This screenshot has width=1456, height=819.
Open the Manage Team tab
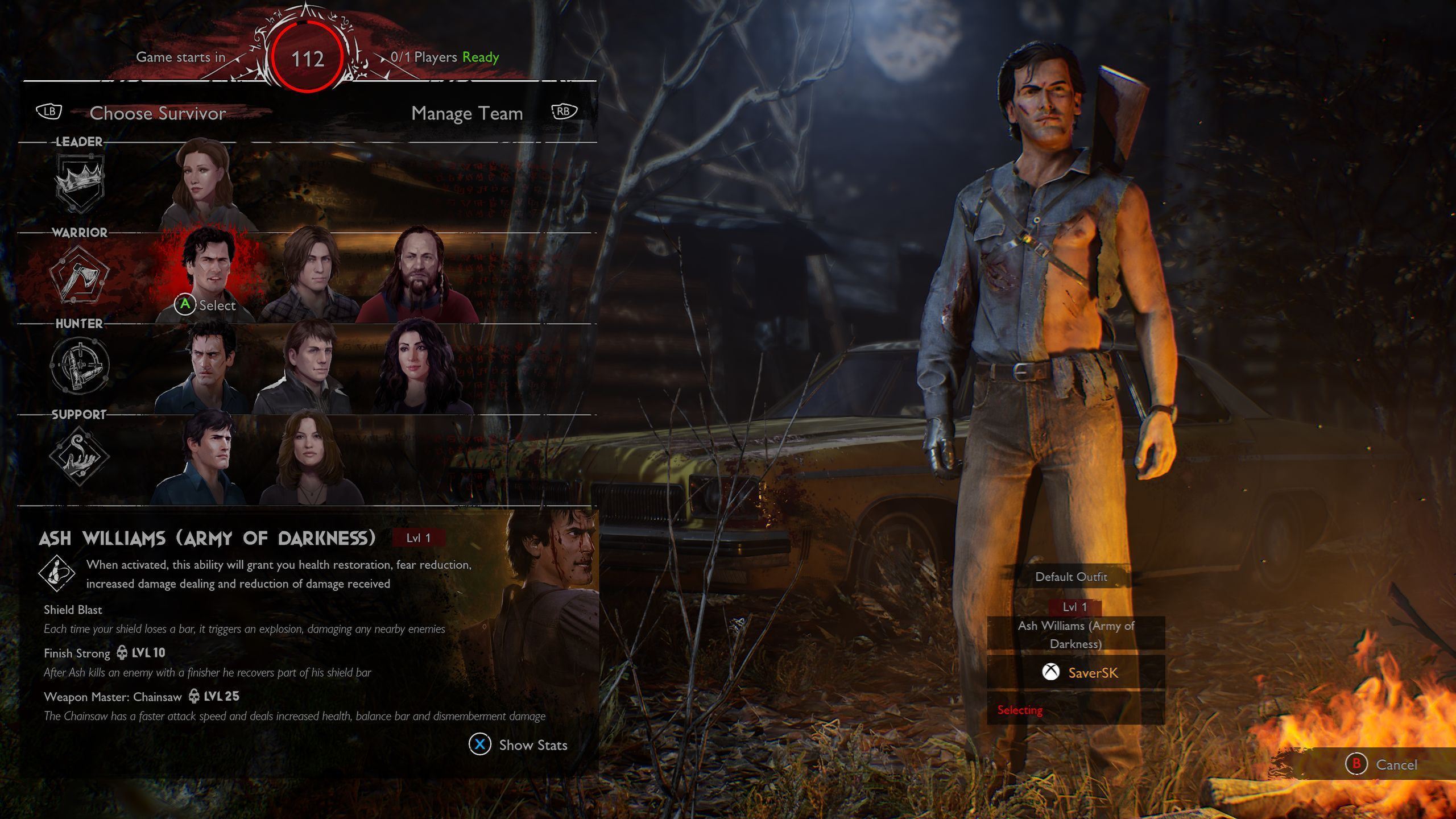pyautogui.click(x=467, y=113)
